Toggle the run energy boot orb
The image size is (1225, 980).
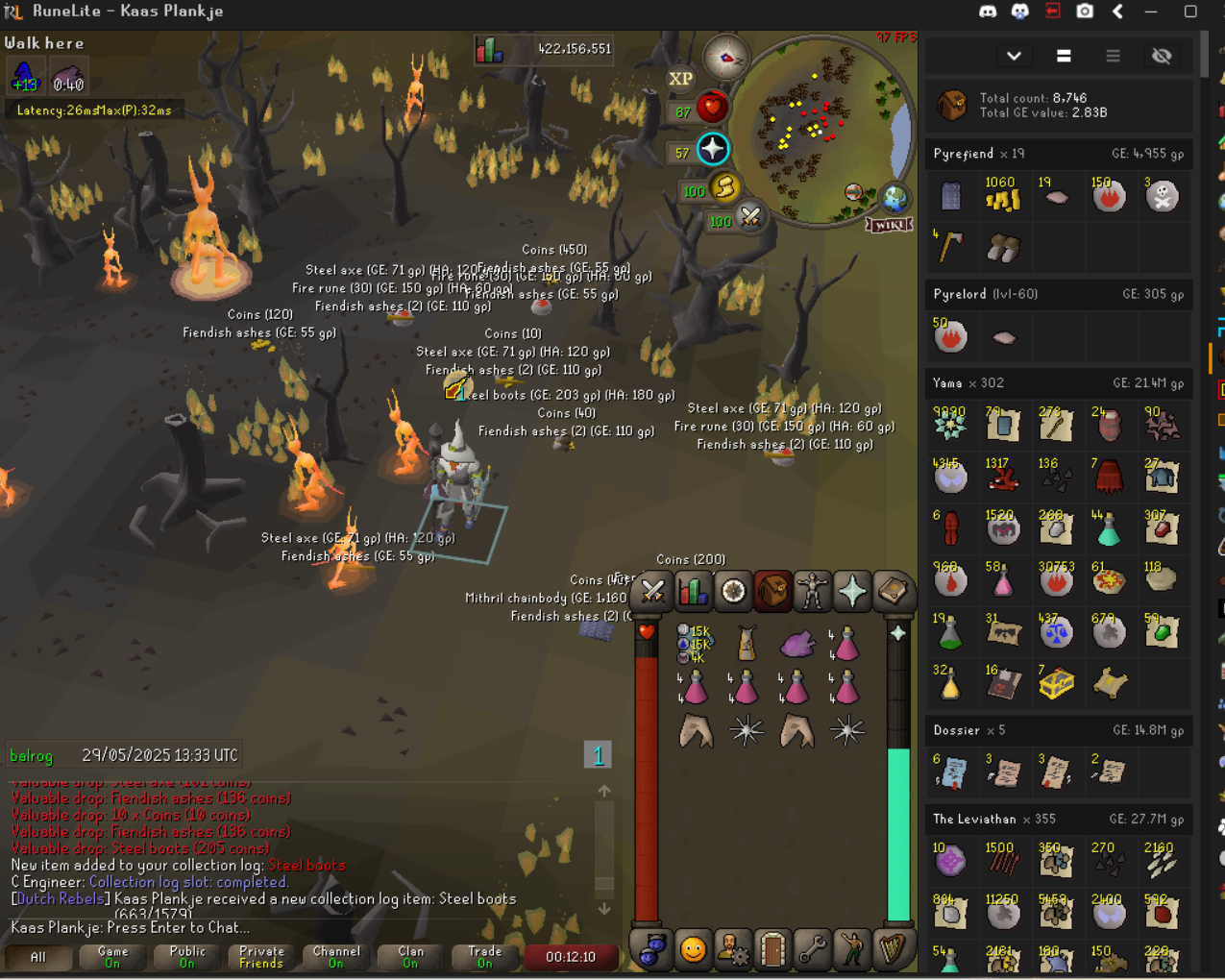724,189
